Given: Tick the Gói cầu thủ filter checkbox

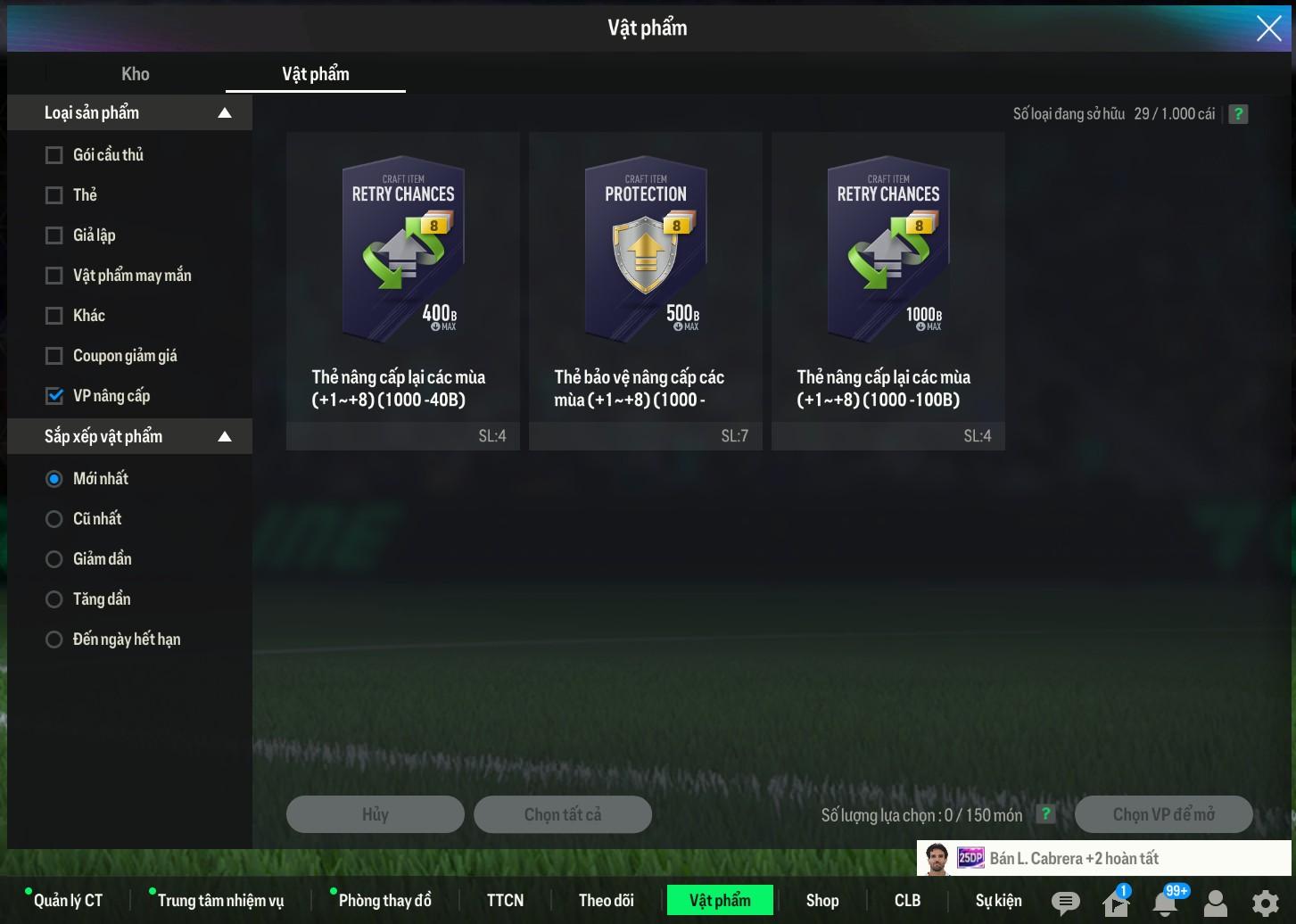Looking at the screenshot, I should (54, 155).
